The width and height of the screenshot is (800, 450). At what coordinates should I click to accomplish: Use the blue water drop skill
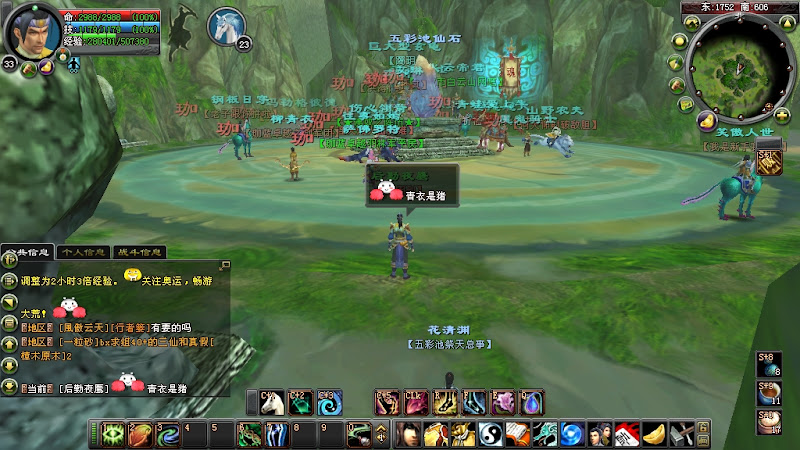click(533, 403)
